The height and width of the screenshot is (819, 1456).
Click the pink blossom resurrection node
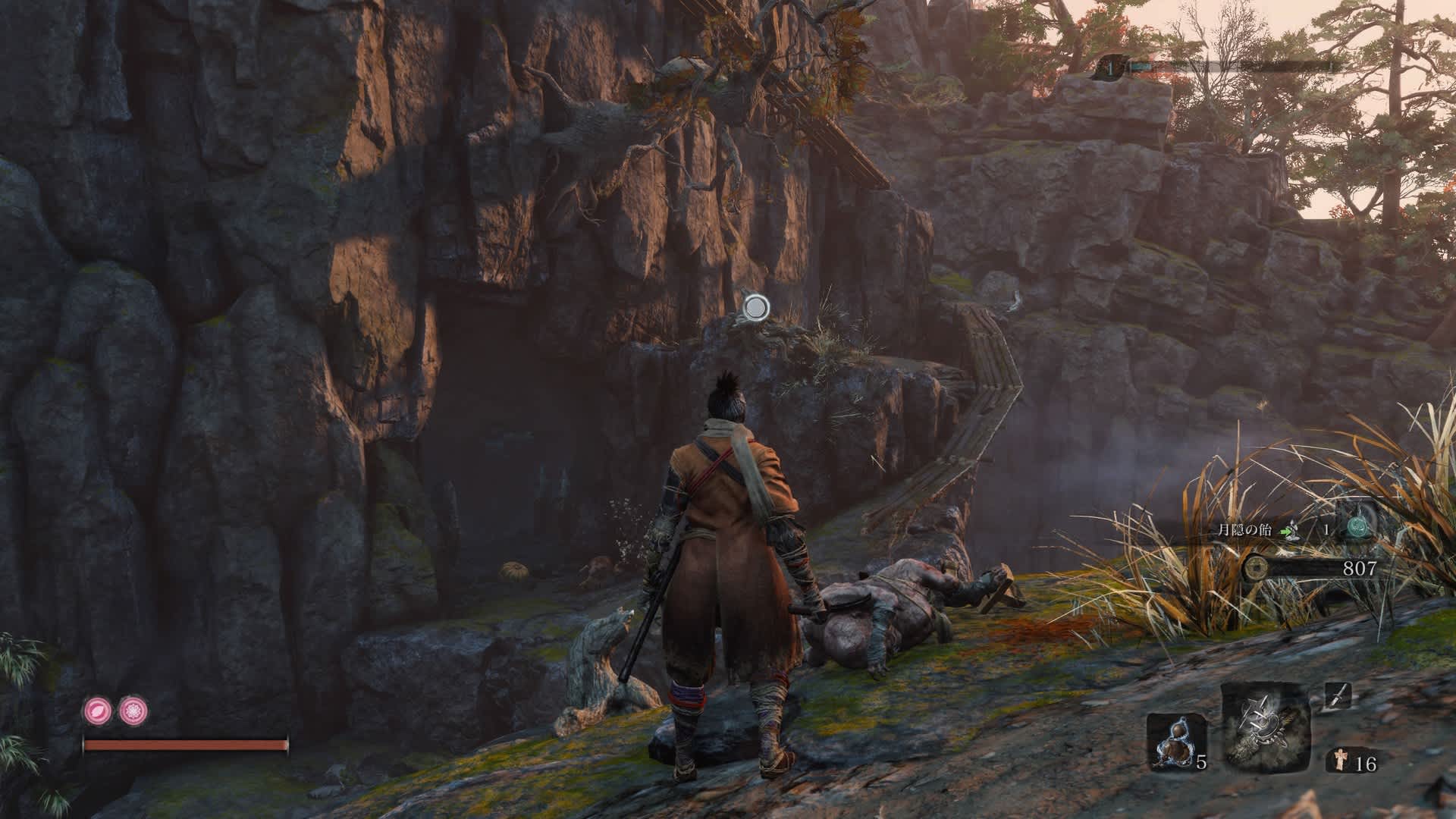coord(134,711)
